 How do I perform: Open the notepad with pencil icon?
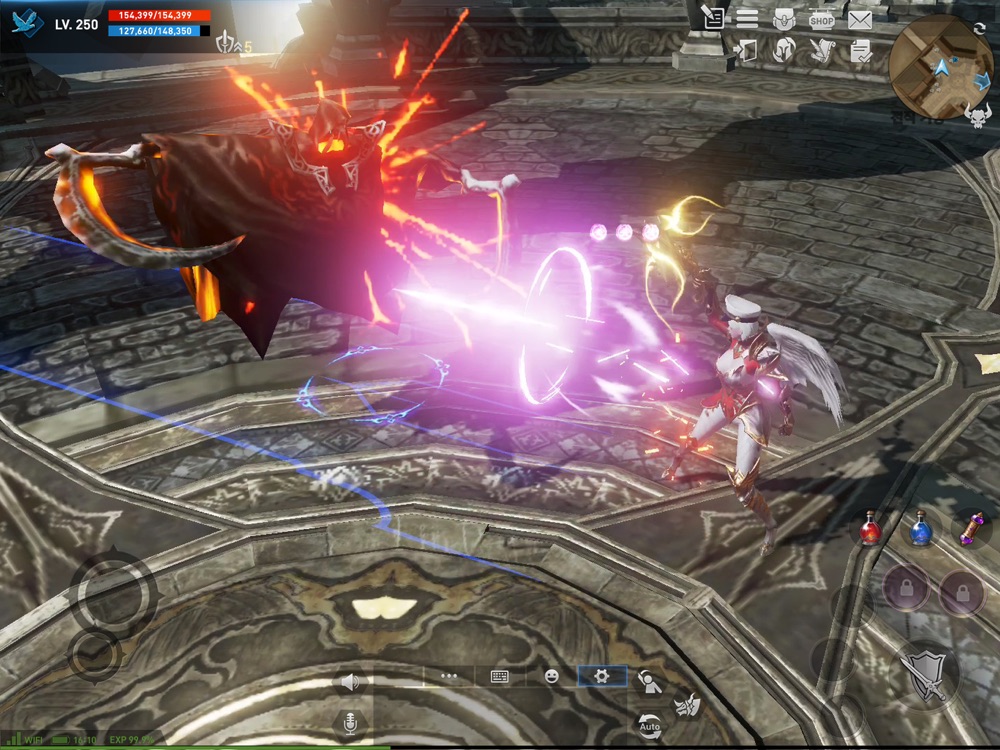(712, 17)
